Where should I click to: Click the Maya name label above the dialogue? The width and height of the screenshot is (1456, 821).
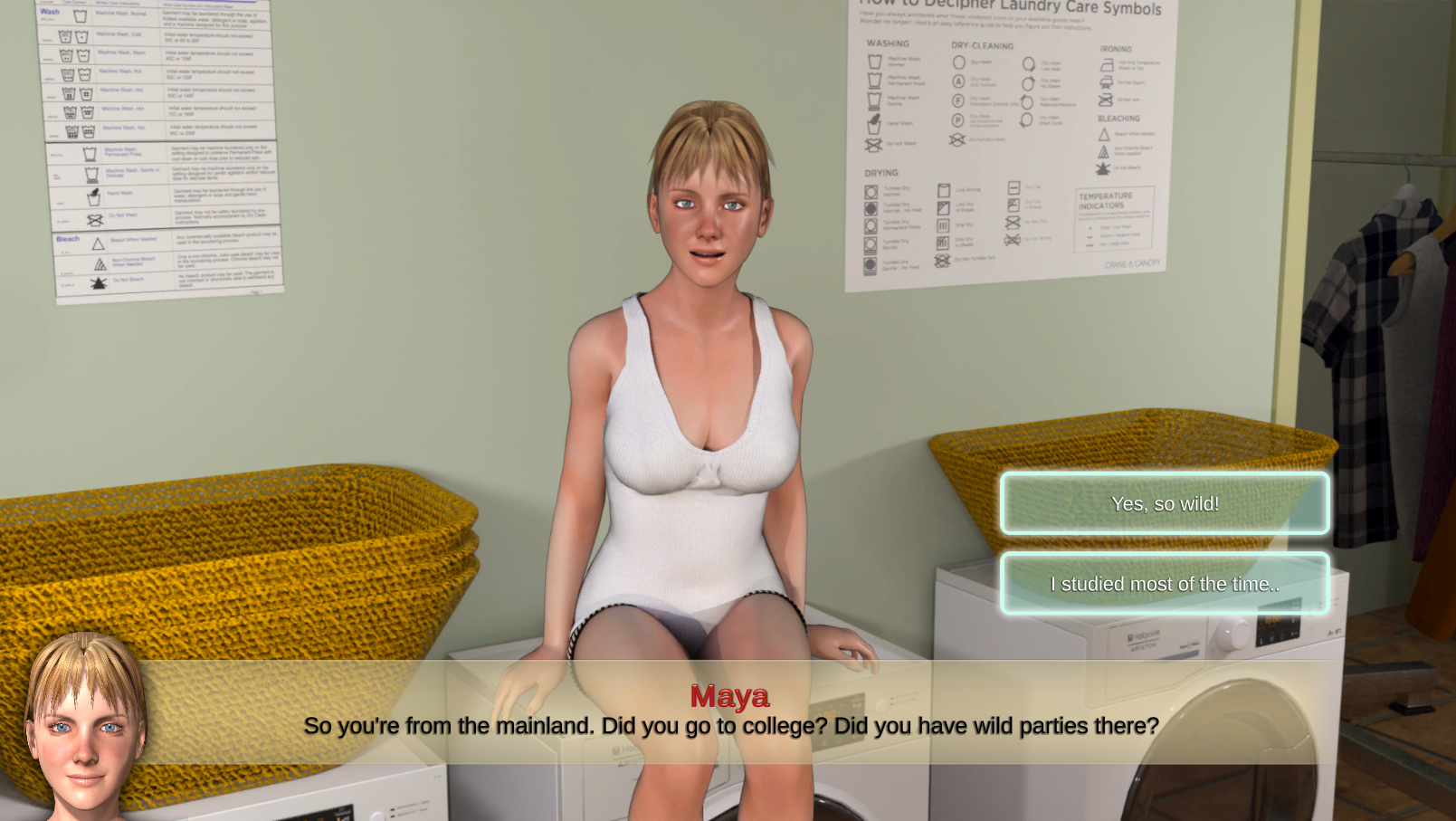click(729, 697)
